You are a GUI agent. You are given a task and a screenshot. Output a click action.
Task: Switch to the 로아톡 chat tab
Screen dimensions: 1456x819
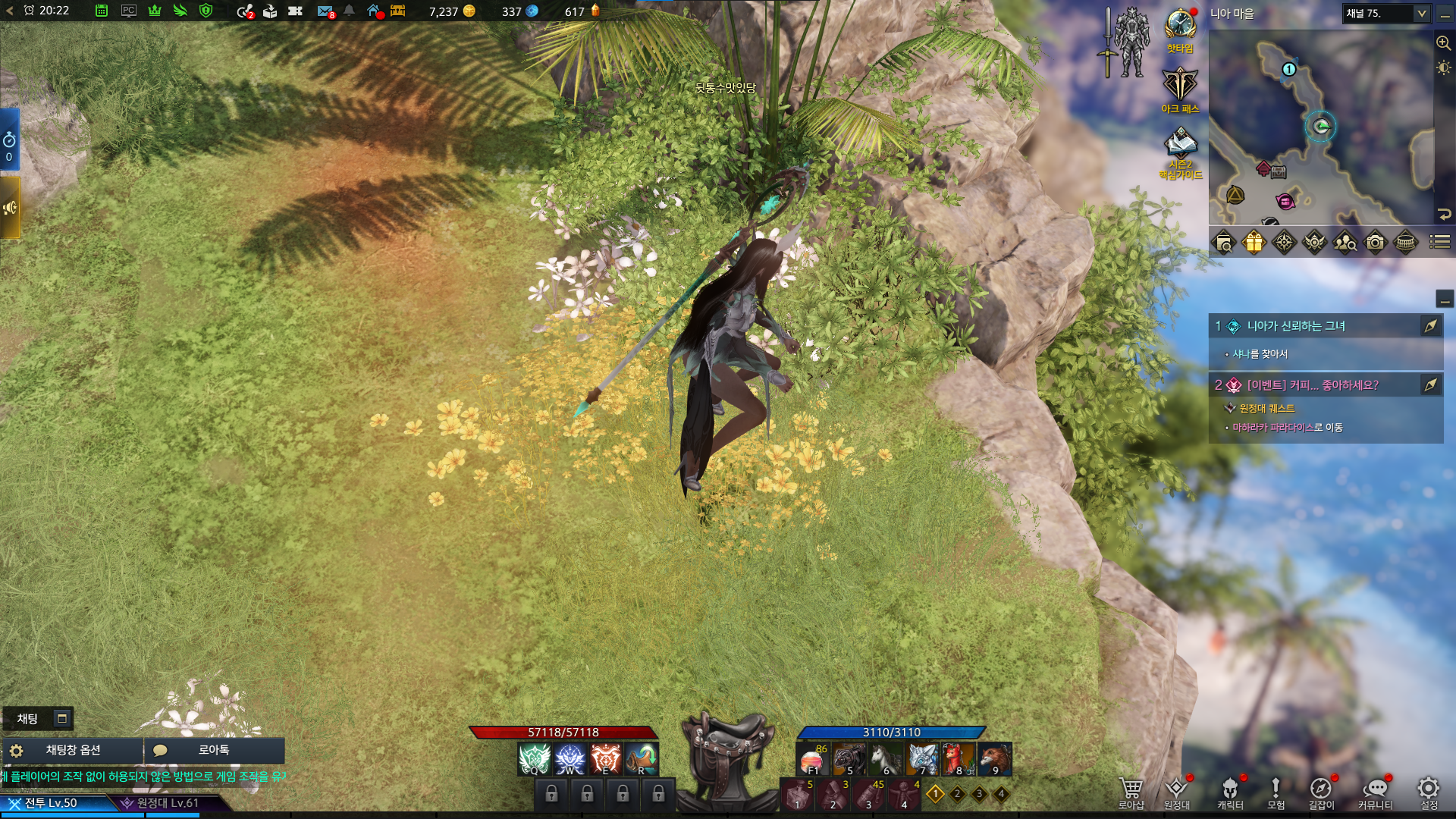[213, 750]
